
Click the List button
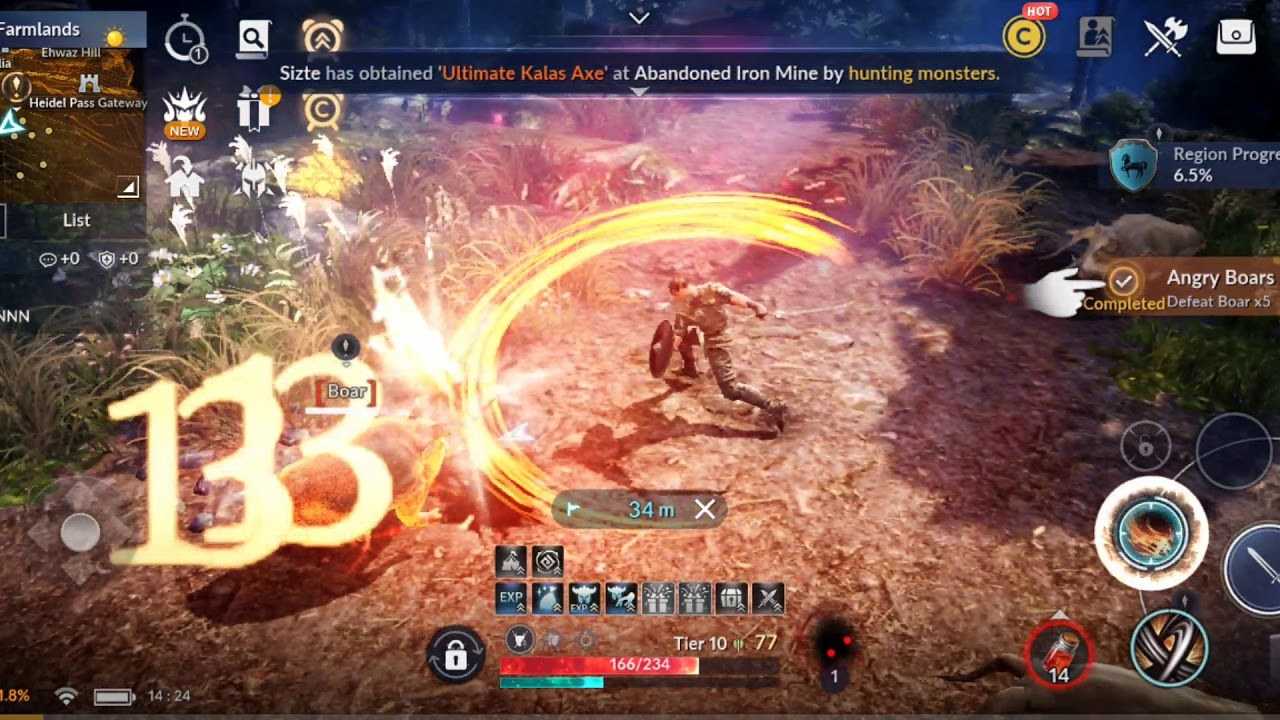click(x=76, y=220)
